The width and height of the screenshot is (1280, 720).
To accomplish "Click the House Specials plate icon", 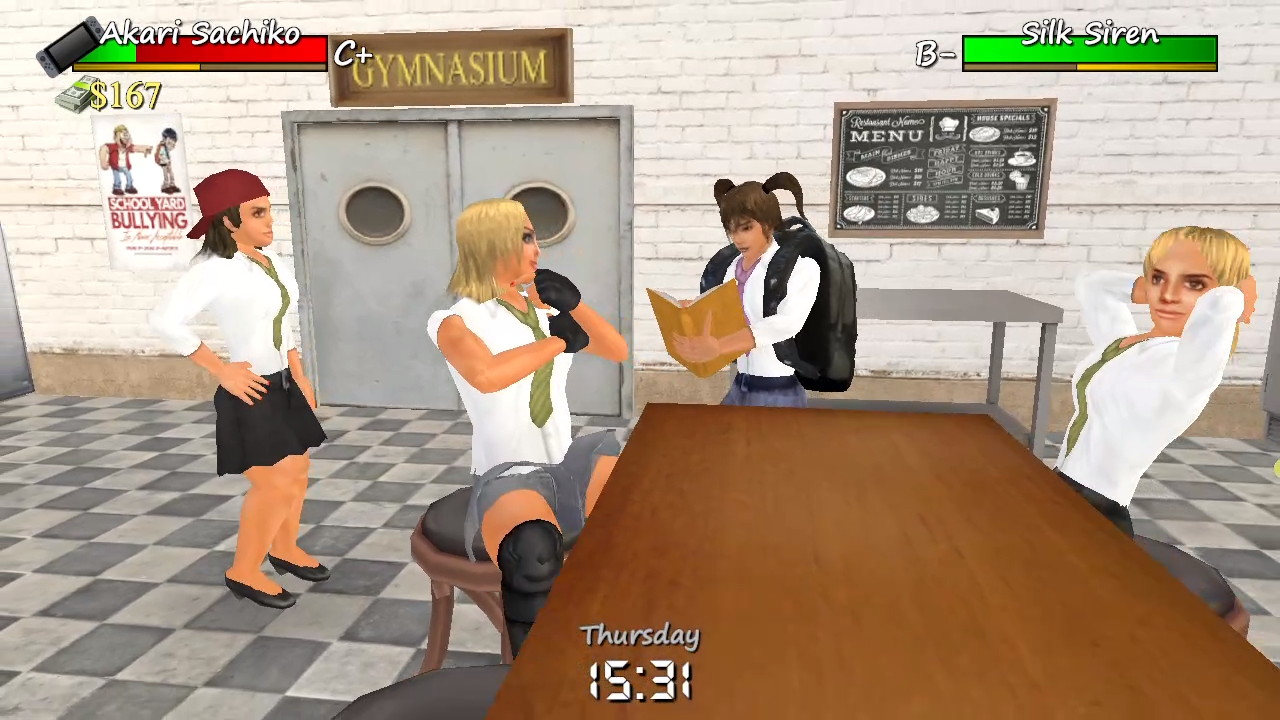I will click(984, 134).
